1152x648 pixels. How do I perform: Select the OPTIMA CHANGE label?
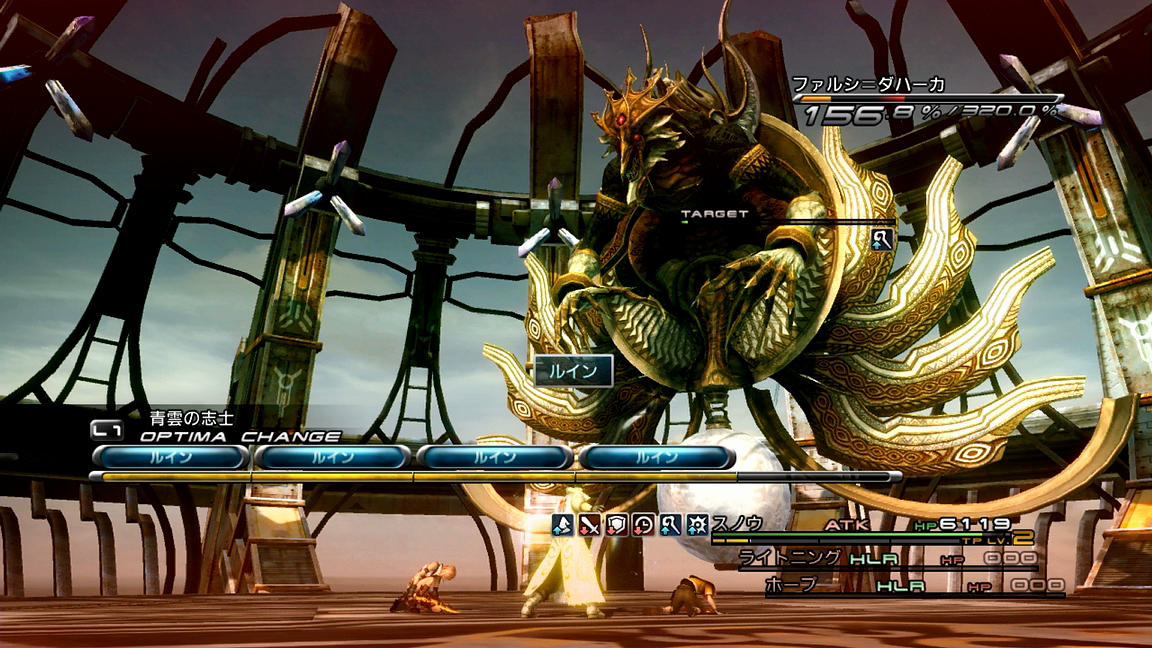pyautogui.click(x=240, y=437)
